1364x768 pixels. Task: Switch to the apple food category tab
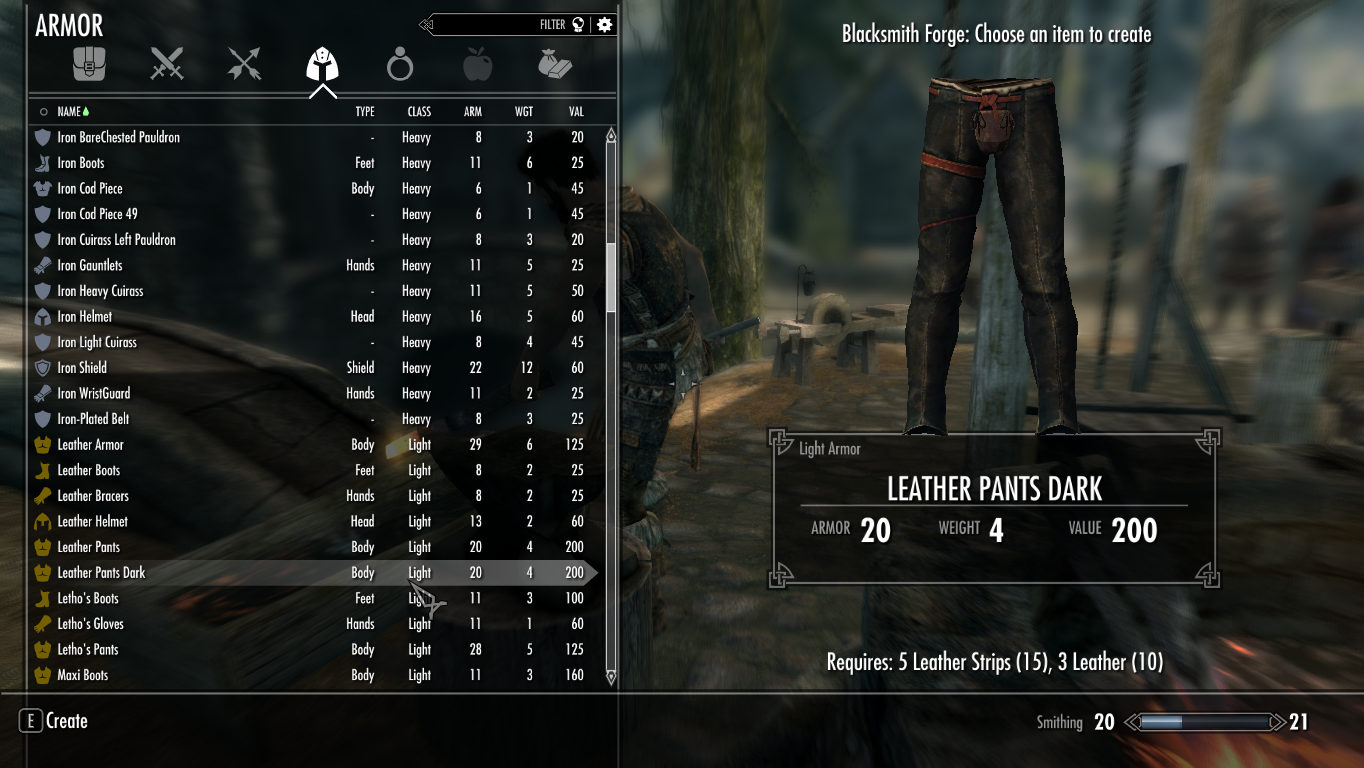click(477, 66)
